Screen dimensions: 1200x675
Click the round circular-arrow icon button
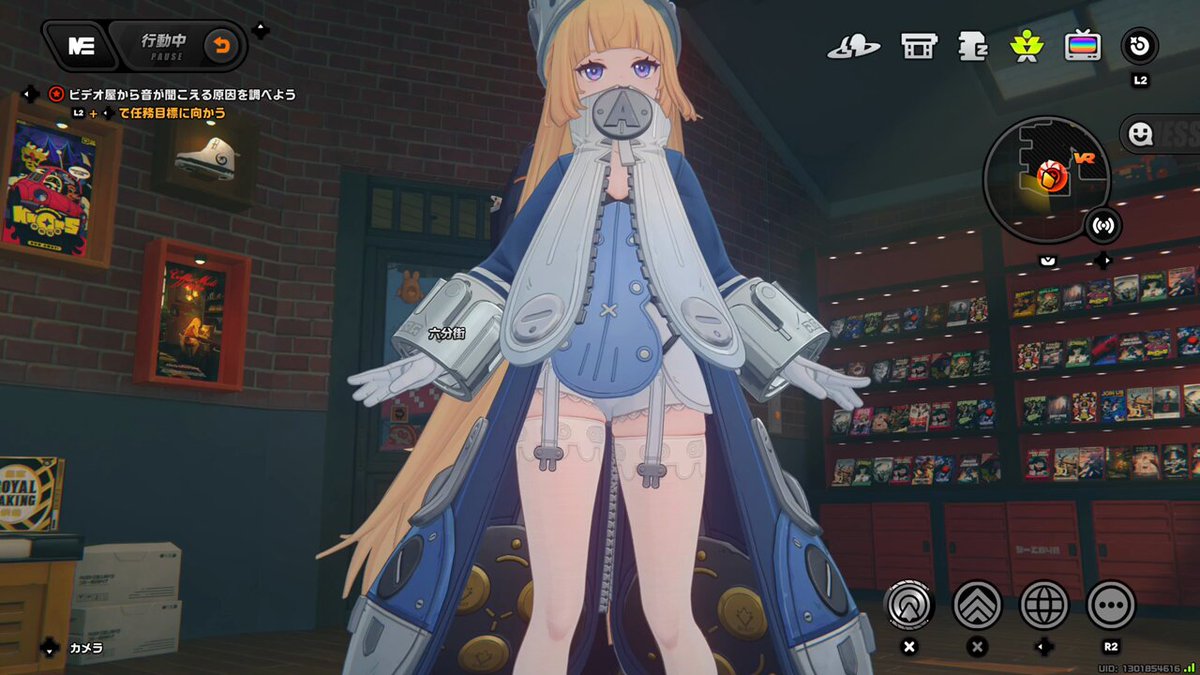(x=1140, y=45)
